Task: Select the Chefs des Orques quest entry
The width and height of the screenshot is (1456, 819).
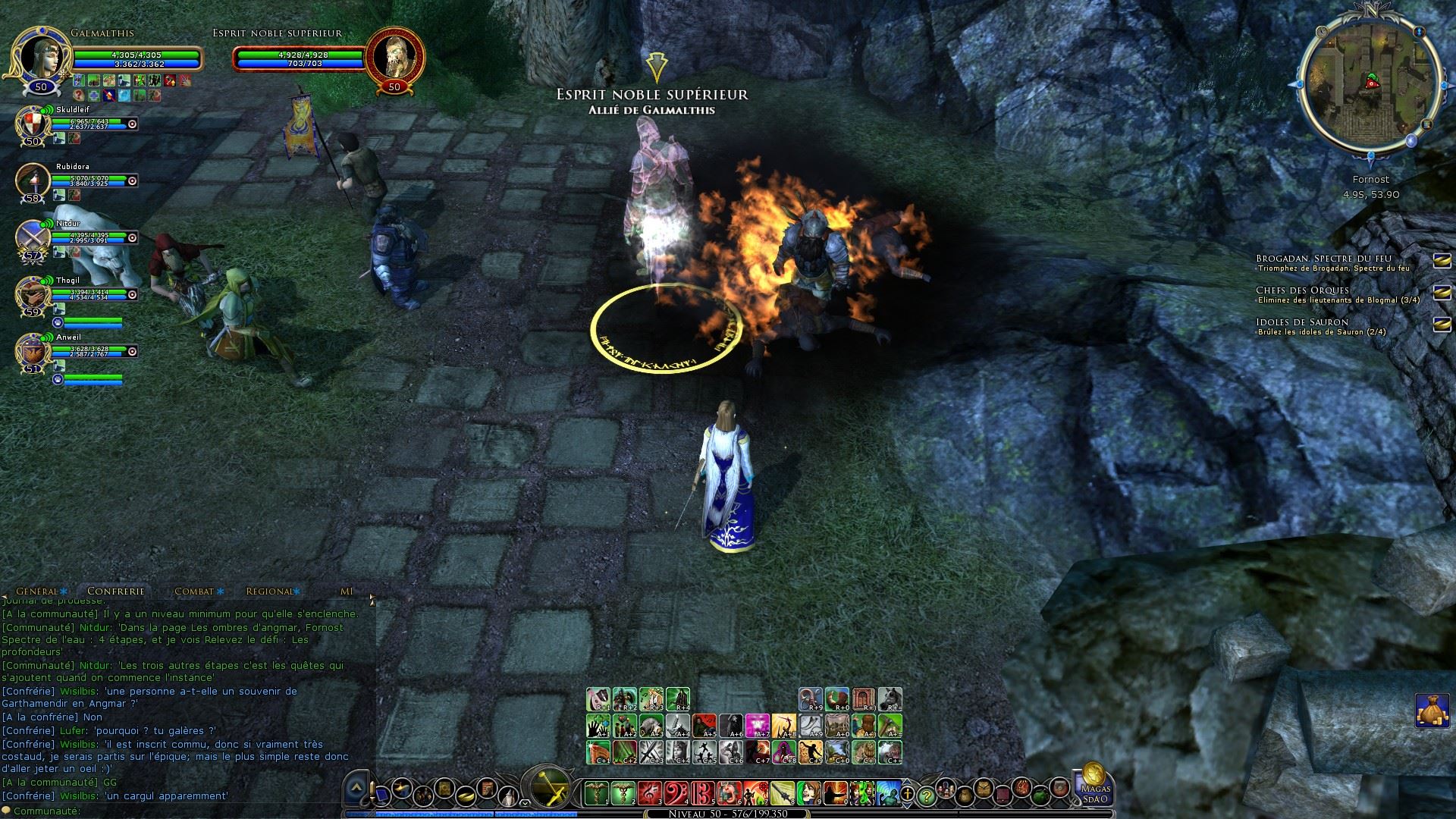Action: click(1302, 290)
